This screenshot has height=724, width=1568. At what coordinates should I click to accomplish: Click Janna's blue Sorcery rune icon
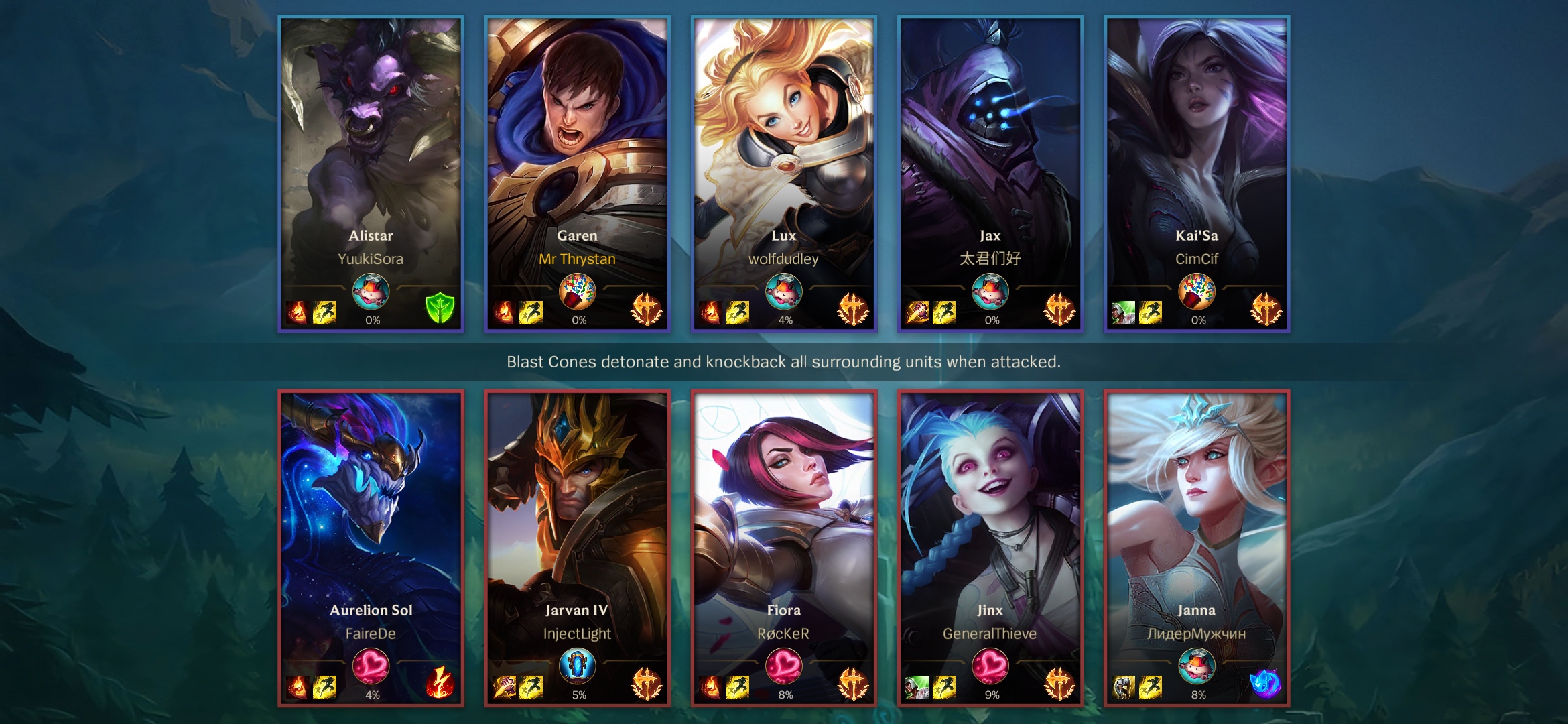coord(1265,684)
